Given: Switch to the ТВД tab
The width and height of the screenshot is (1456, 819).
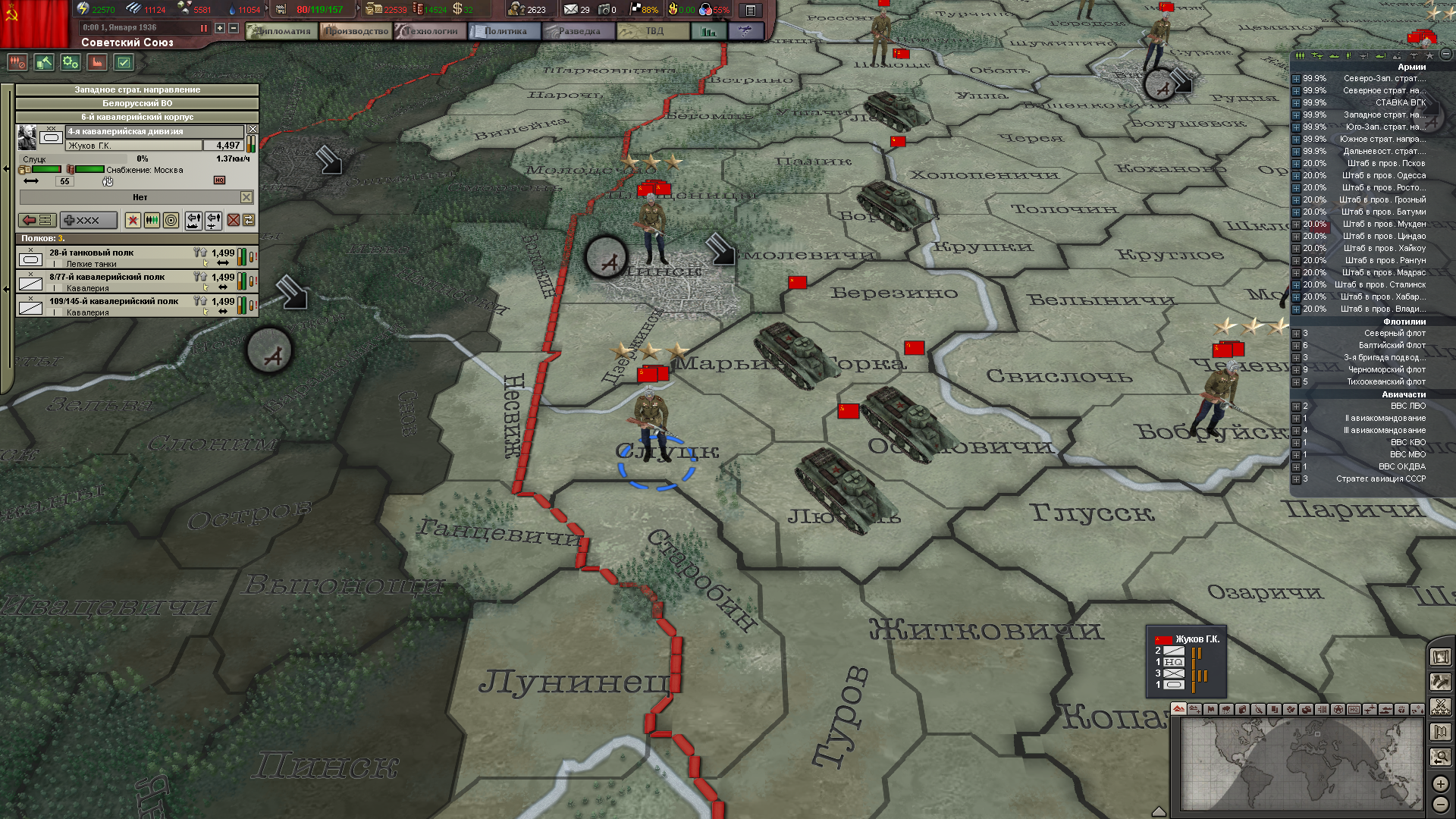Looking at the screenshot, I should pyautogui.click(x=653, y=31).
